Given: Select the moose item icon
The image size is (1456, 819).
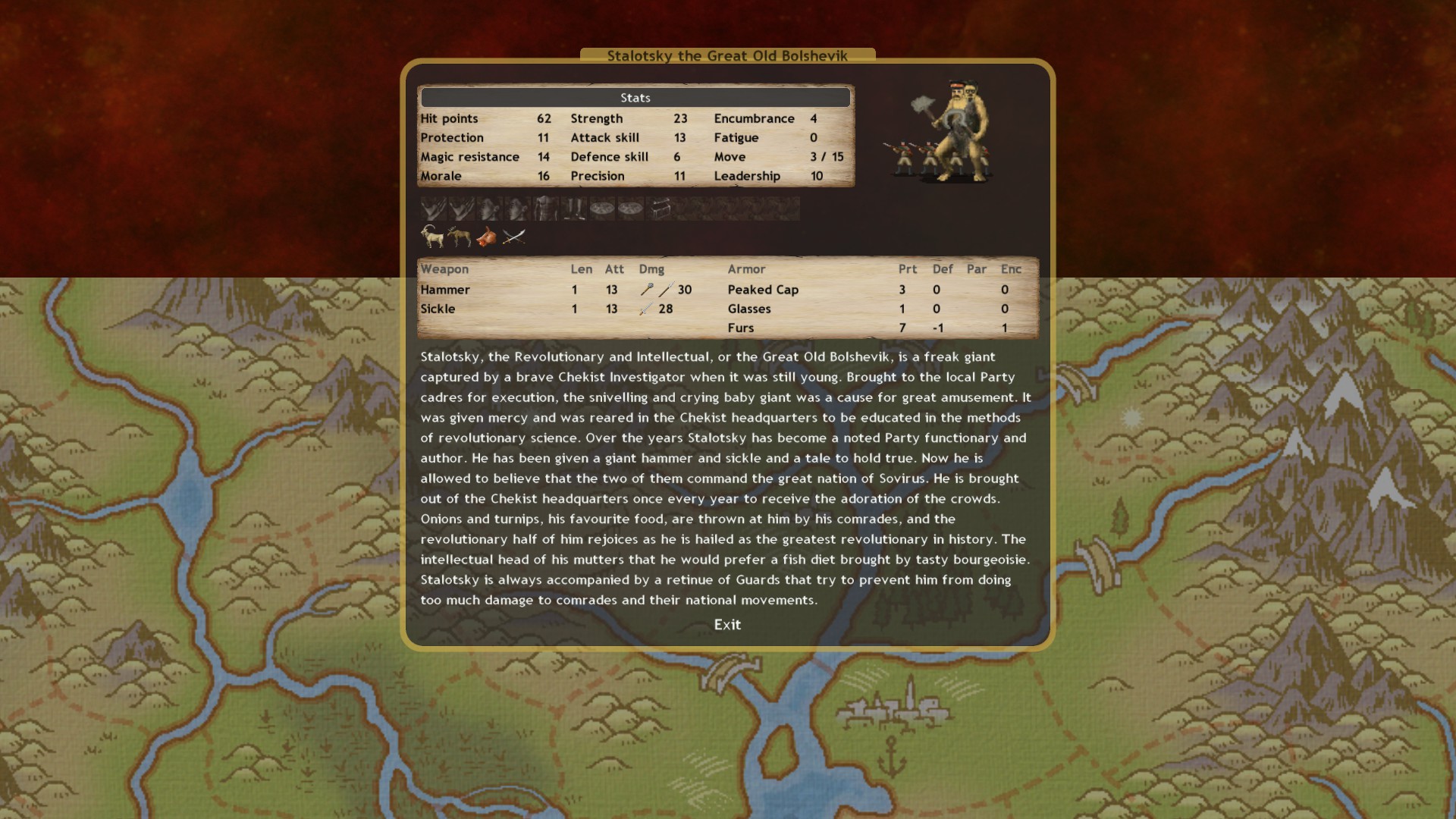Looking at the screenshot, I should click(460, 237).
